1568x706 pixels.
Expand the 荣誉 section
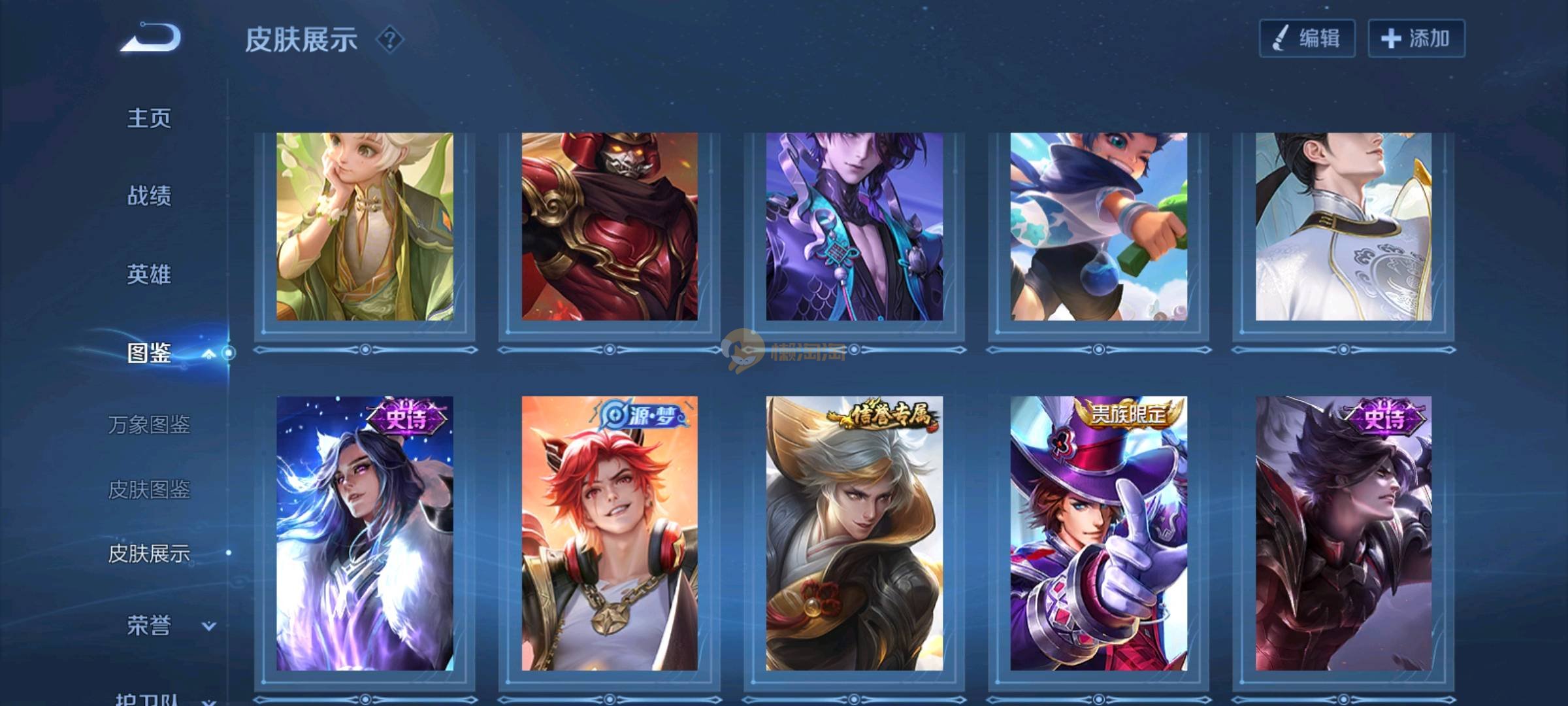coord(208,626)
